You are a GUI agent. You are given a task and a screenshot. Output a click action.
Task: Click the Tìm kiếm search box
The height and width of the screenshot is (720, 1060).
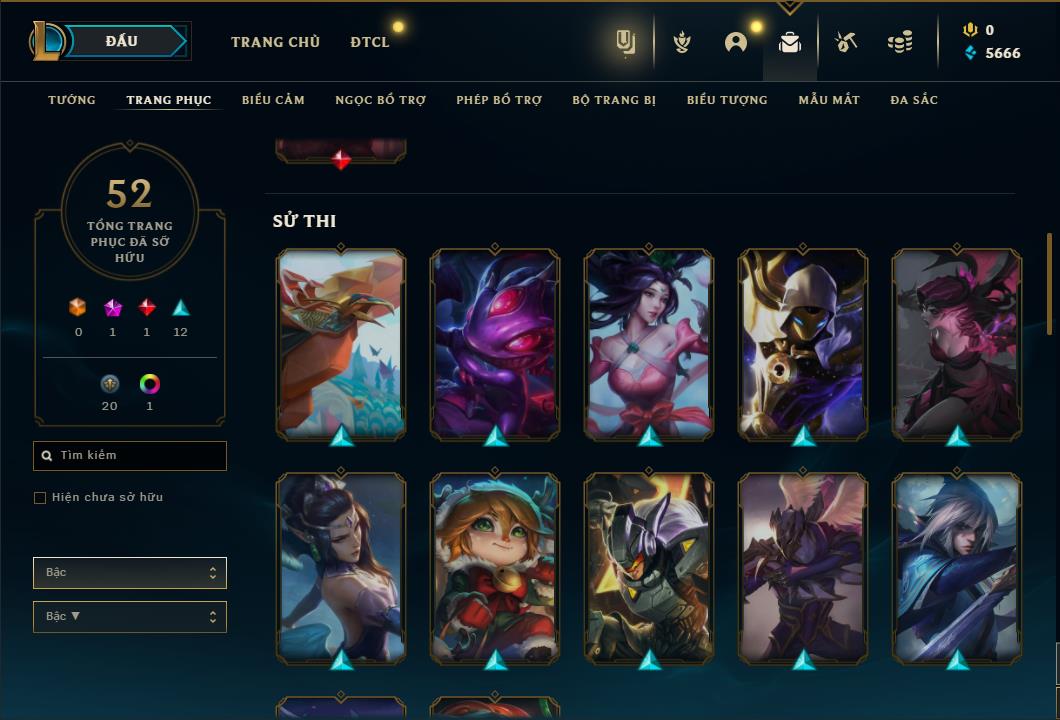130,456
